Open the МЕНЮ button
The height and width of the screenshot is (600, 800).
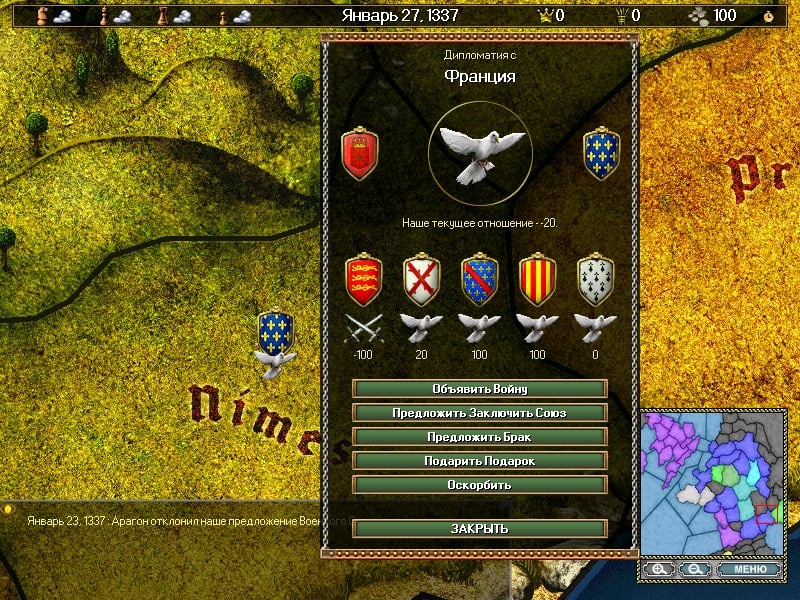749,569
